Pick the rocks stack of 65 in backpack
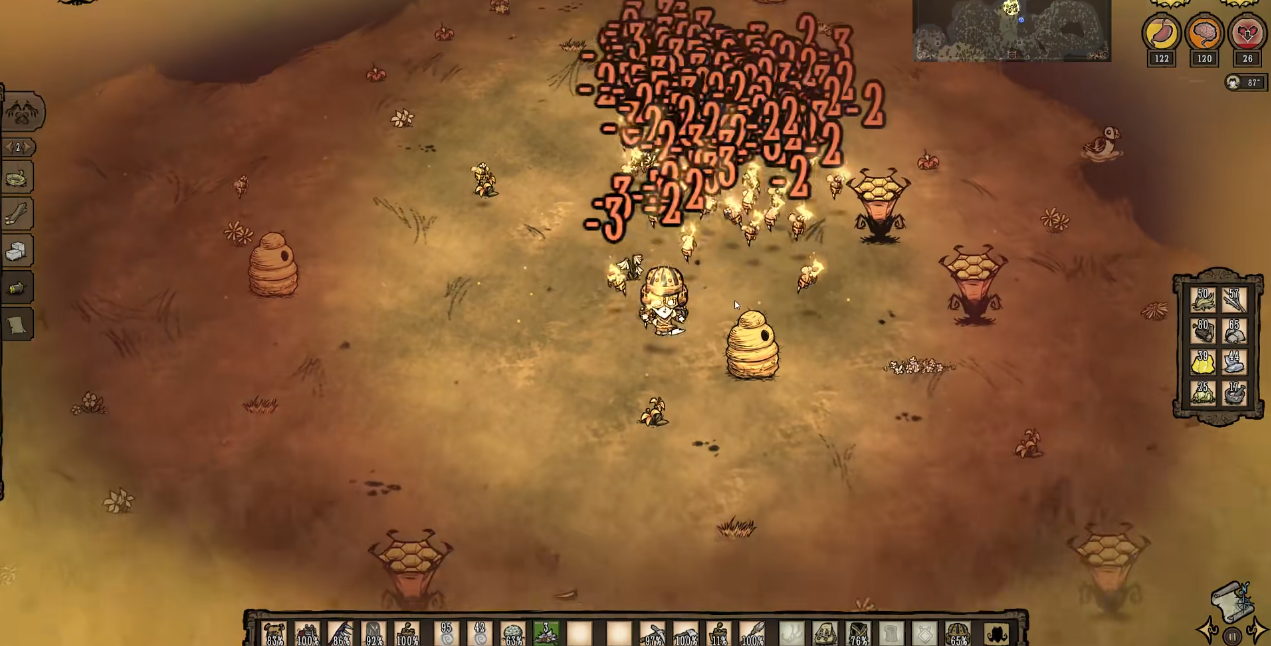 [1234, 330]
